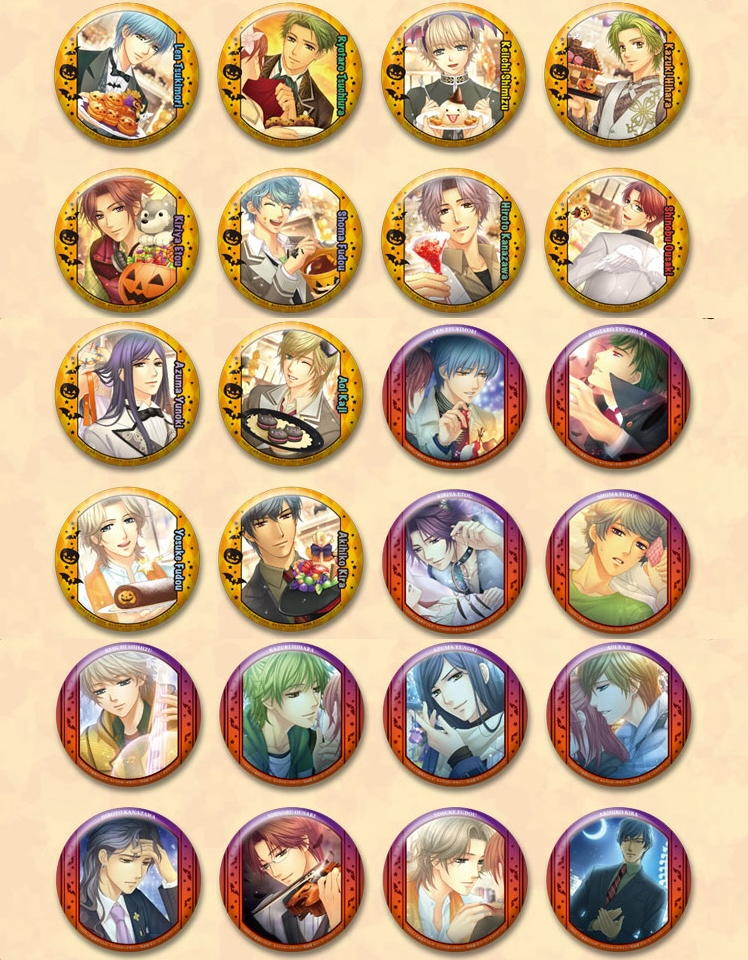Select orange Kiriya Etou badge with jack-o'-lantern

coord(126,240)
